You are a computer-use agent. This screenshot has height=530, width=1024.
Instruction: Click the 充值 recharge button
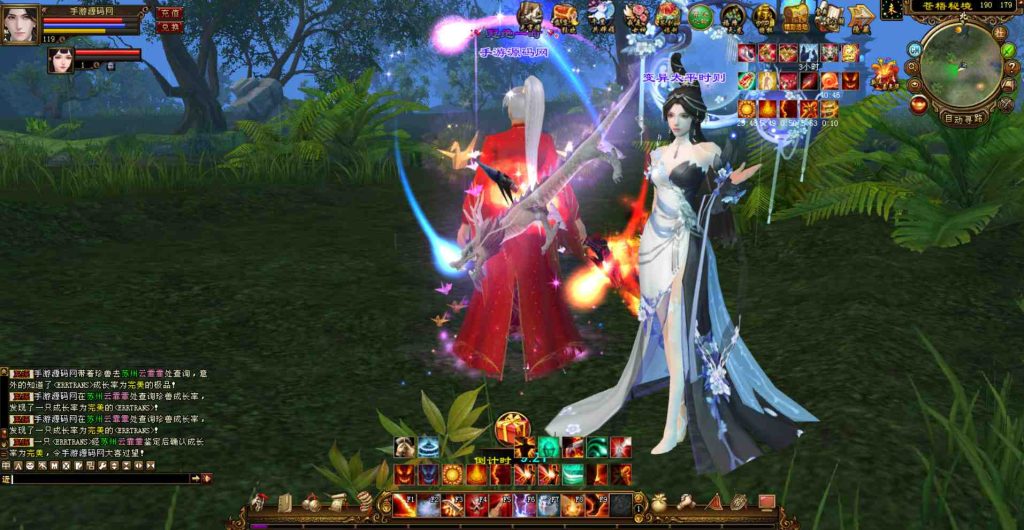coord(169,13)
